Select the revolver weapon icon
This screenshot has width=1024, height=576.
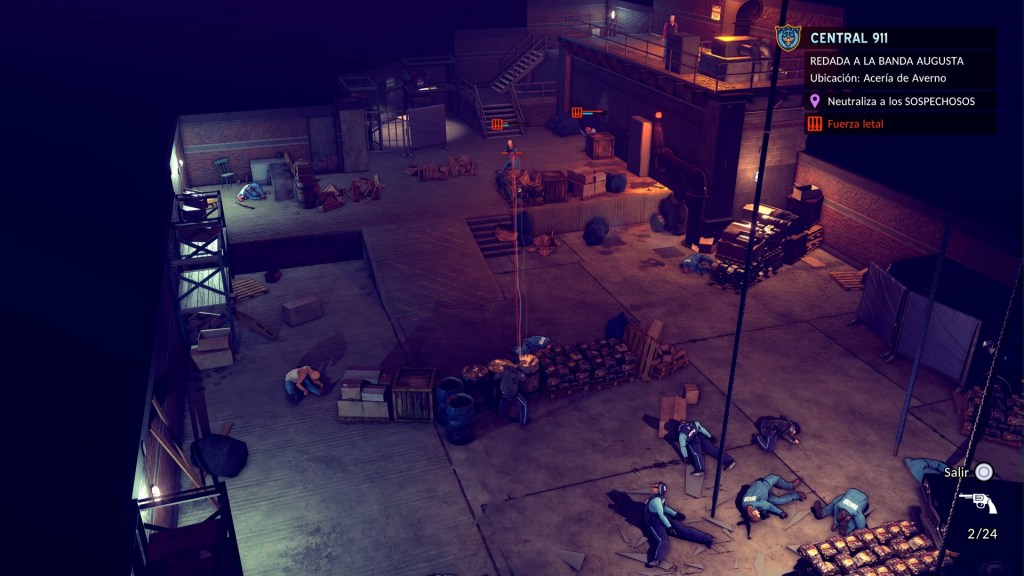coord(976,502)
